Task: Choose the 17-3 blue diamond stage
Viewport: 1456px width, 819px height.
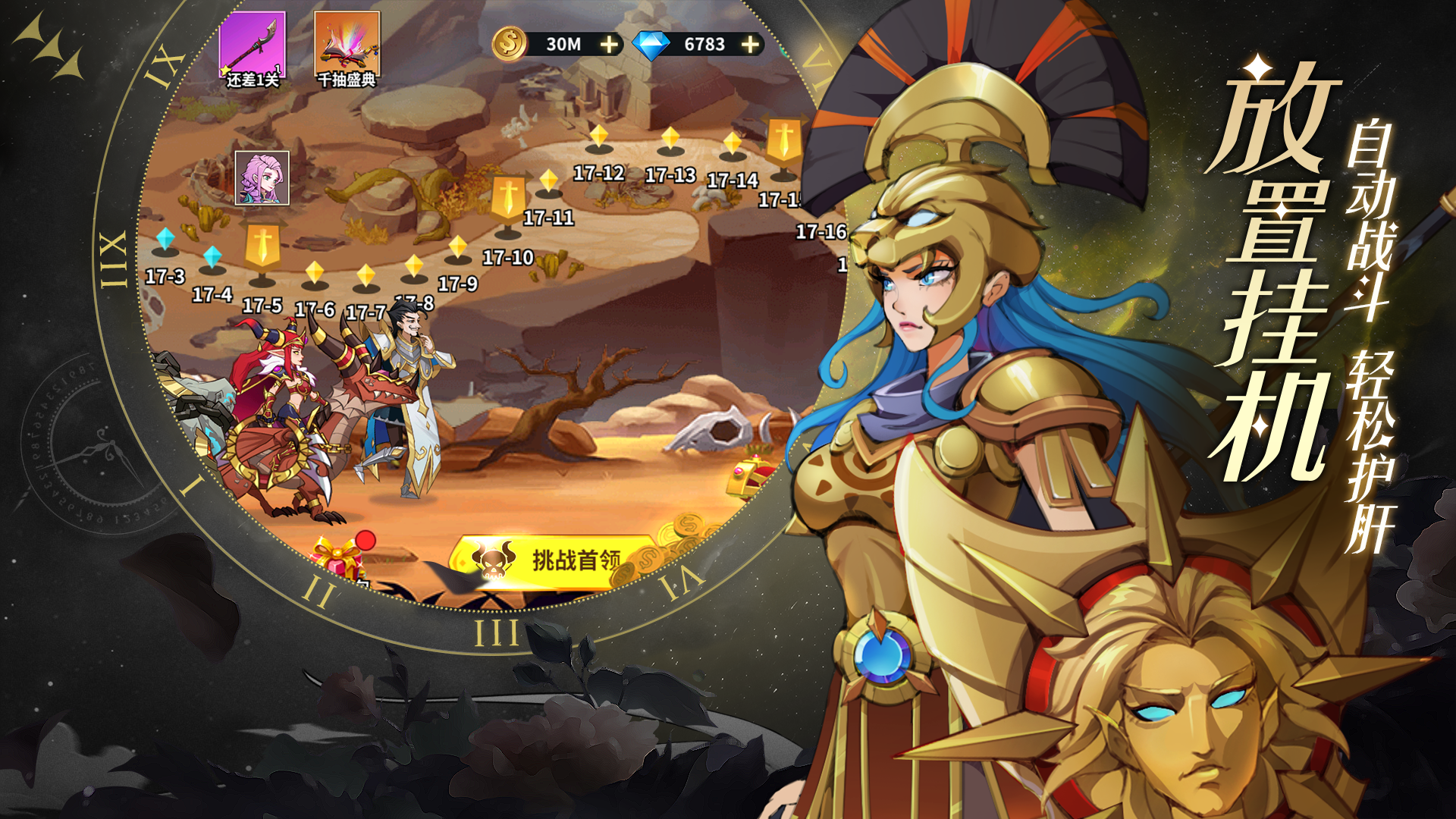Action: tap(165, 241)
